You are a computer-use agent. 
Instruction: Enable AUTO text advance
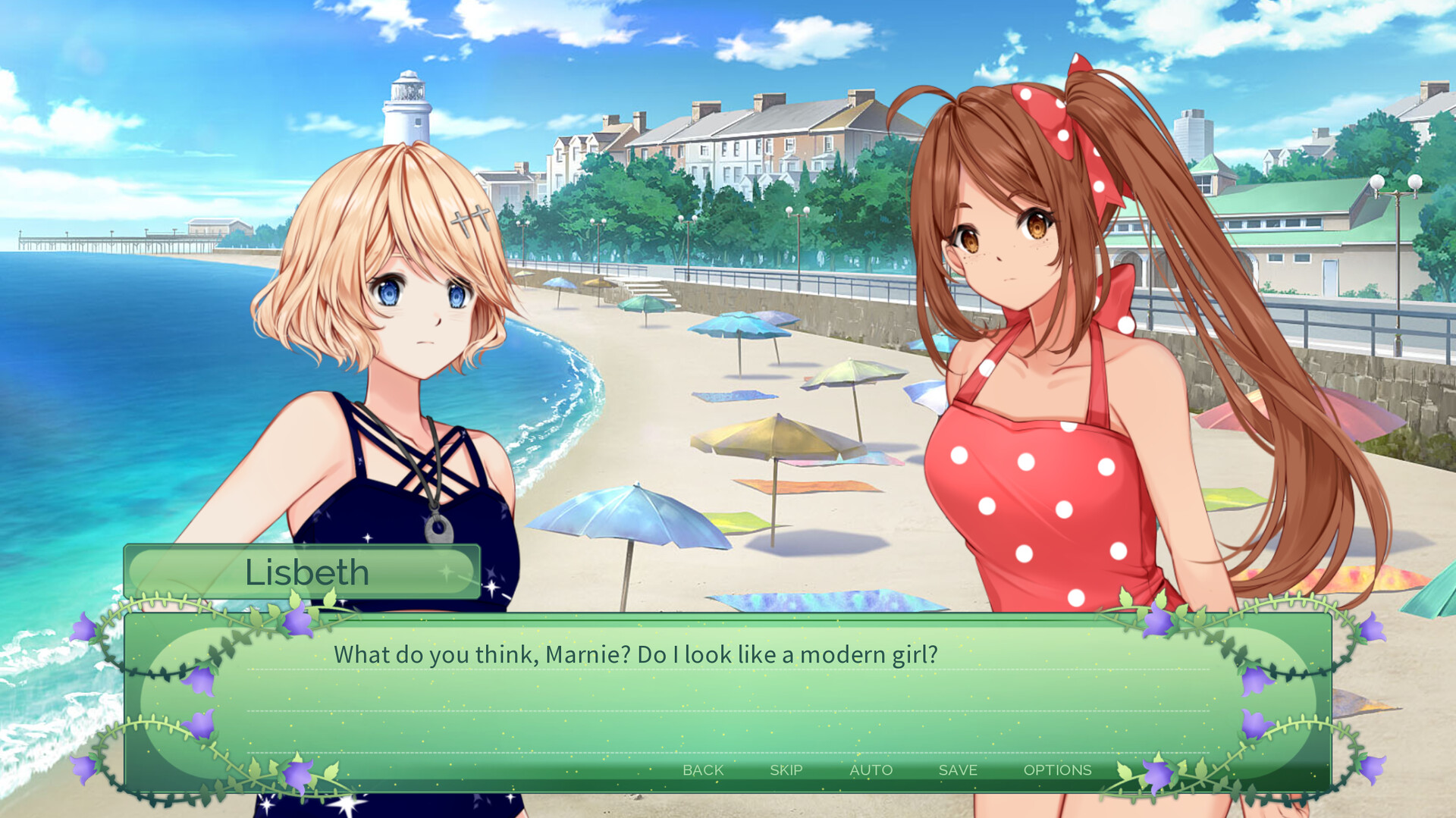871,769
